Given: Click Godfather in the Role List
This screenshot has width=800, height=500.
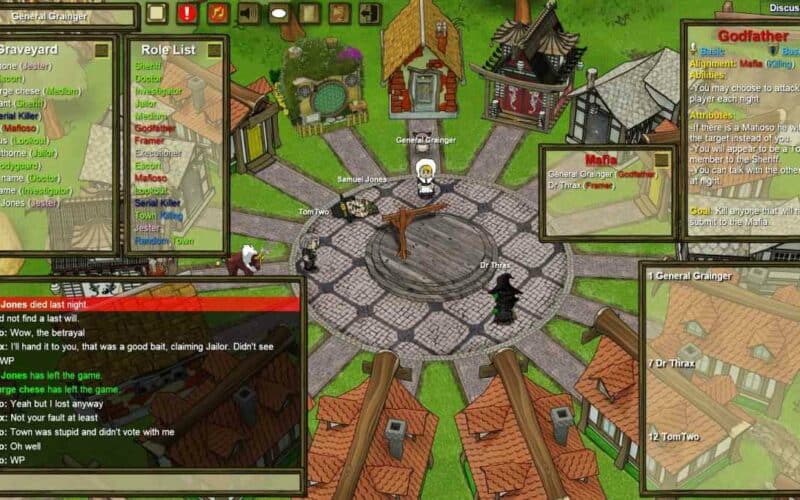Looking at the screenshot, I should pos(154,128).
